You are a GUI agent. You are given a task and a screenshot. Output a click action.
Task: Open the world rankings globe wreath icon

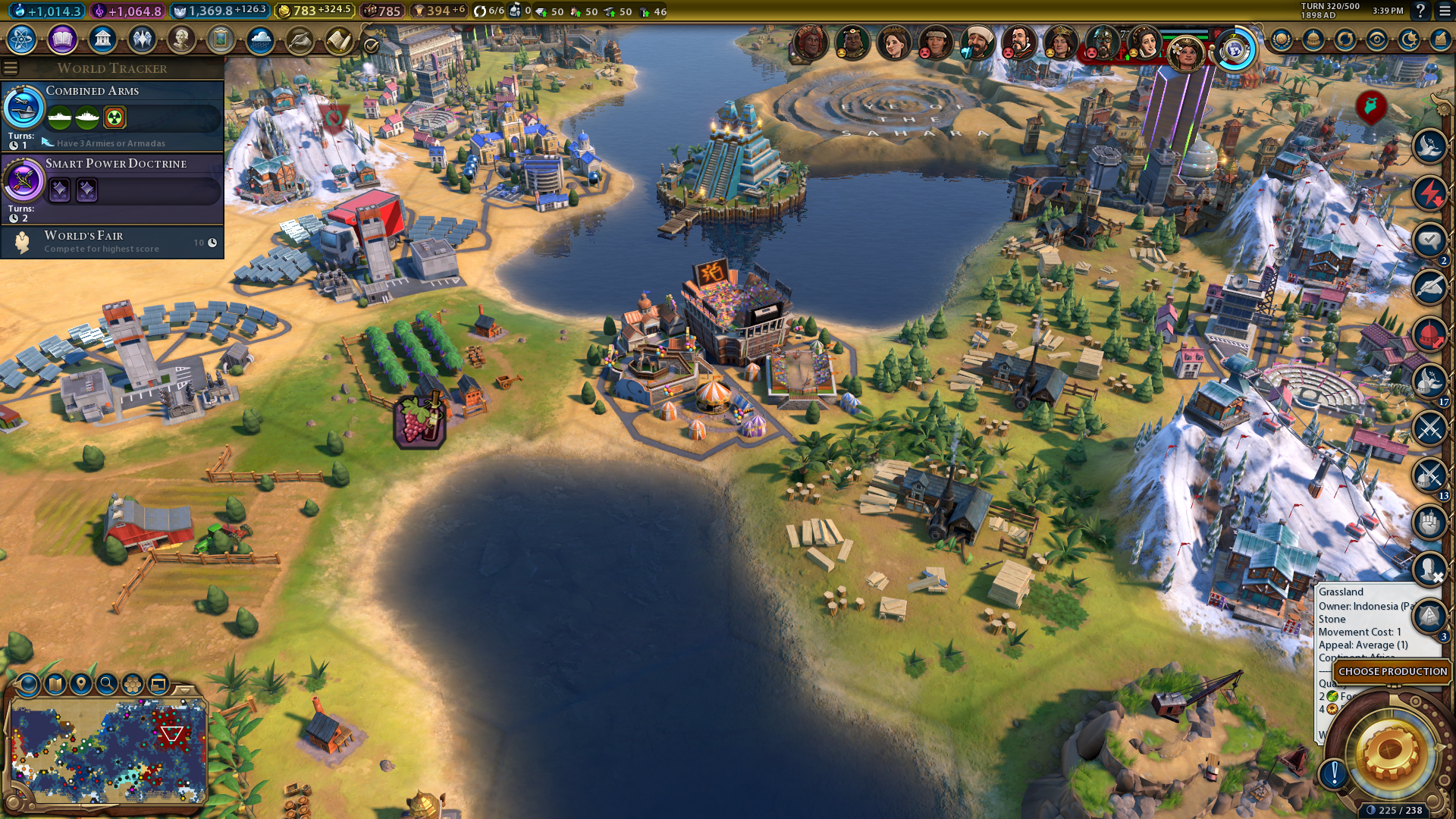pos(1282,39)
